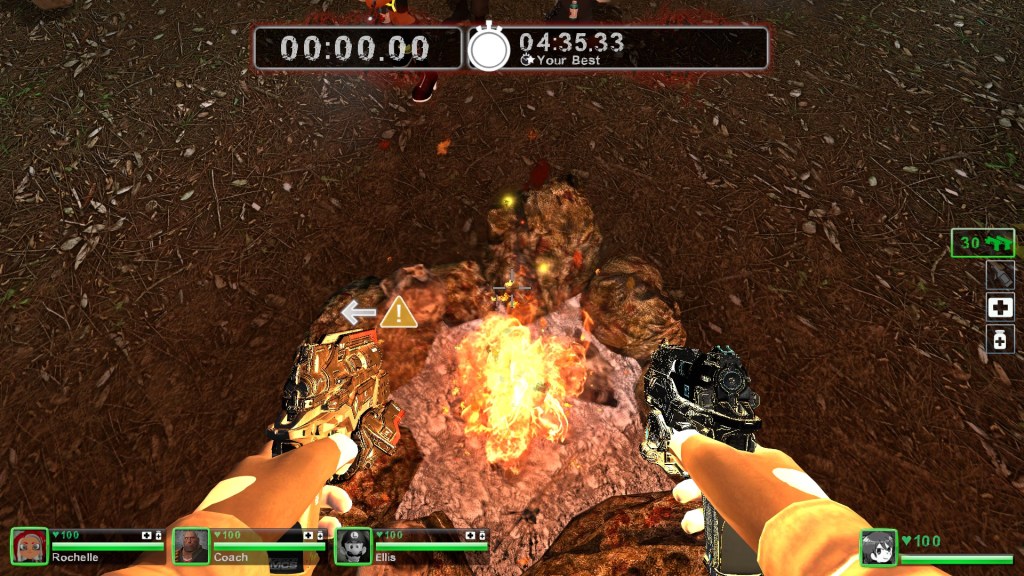1024x576 pixels.
Task: Click Rochelle's teammate portrait
Action: [29, 546]
